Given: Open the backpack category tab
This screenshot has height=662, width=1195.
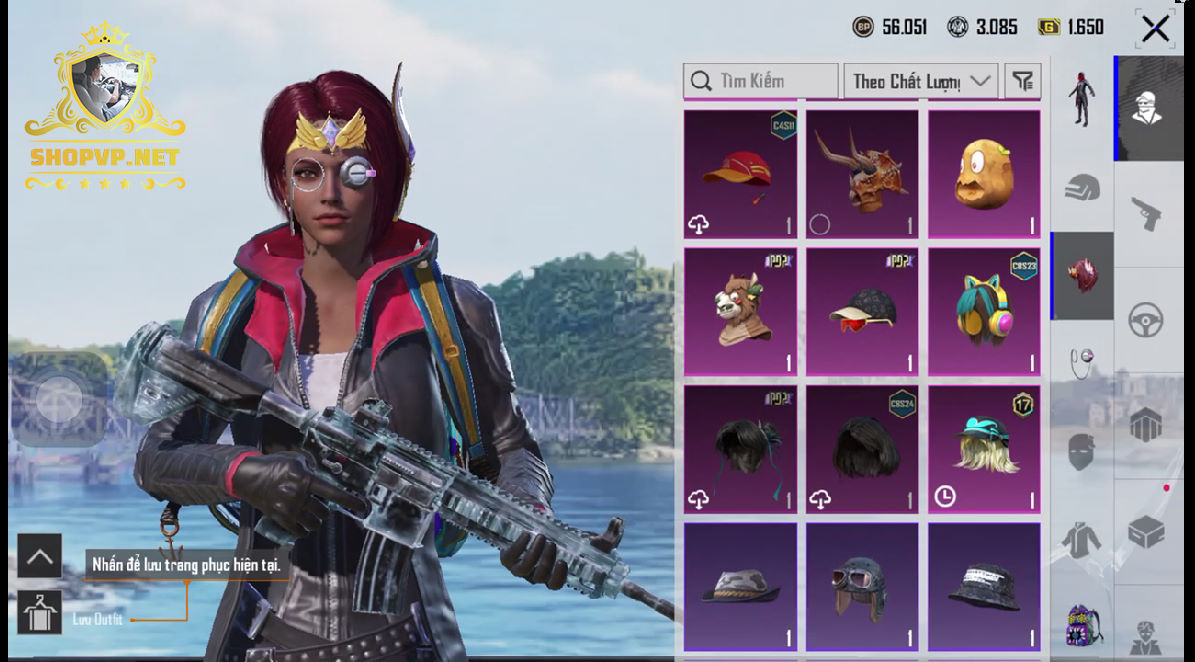Looking at the screenshot, I should pyautogui.click(x=1081, y=624).
